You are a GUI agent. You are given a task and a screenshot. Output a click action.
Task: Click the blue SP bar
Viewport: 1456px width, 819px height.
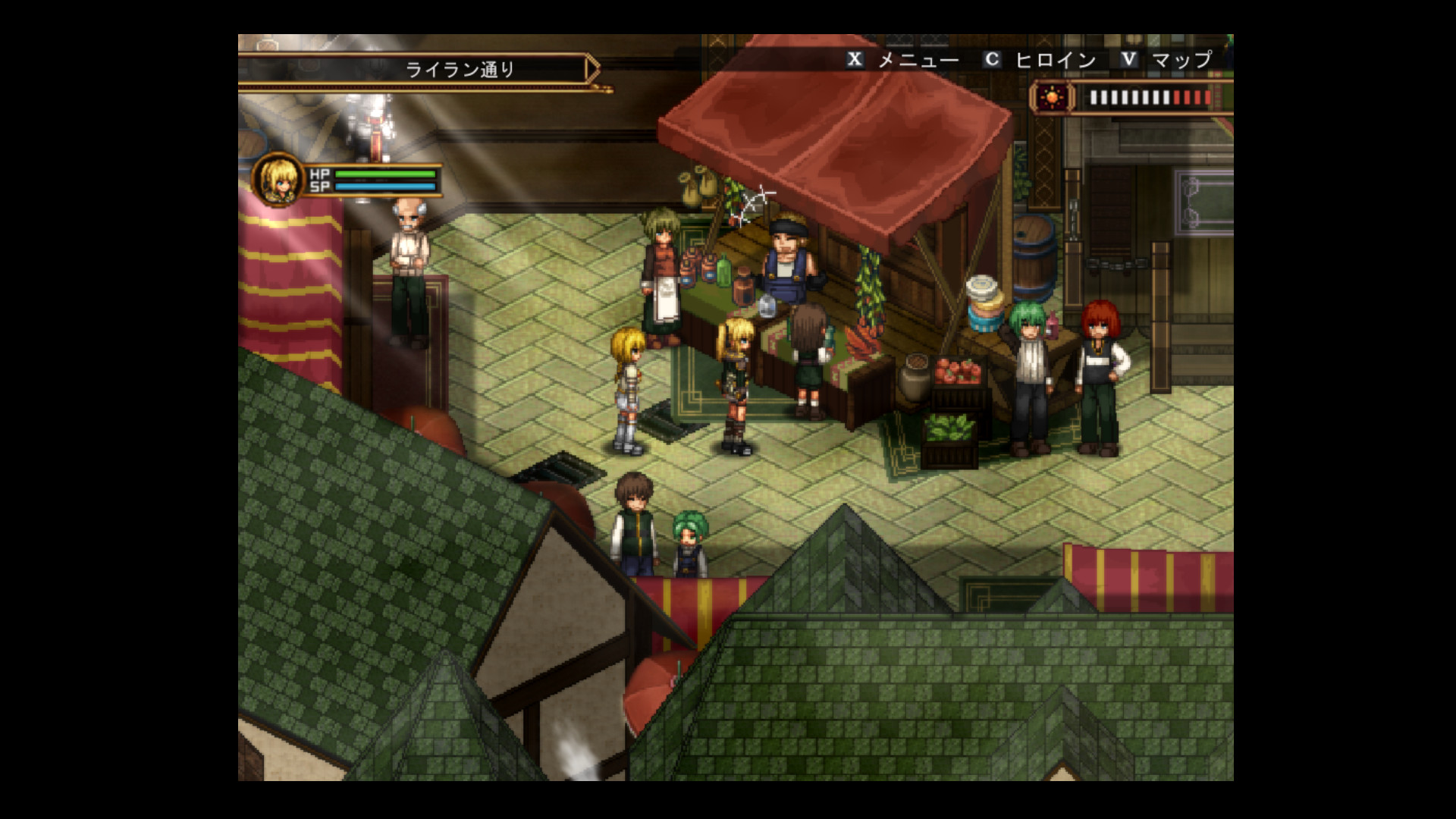387,188
